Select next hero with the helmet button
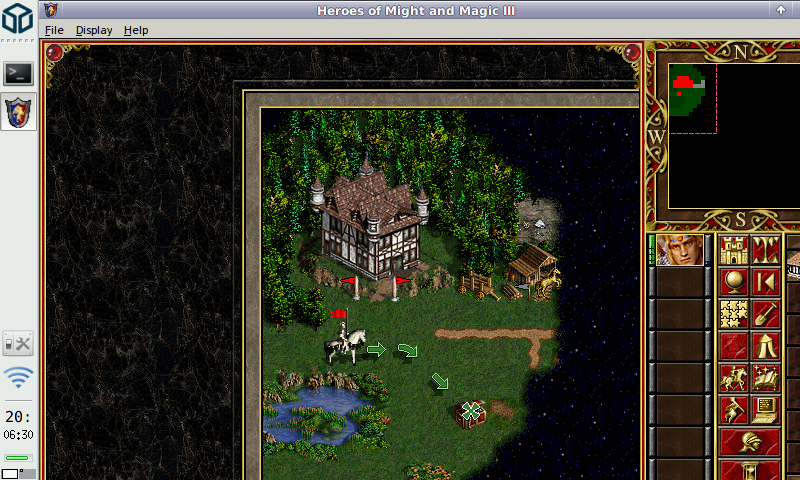Image resolution: width=800 pixels, height=480 pixels. 750,441
